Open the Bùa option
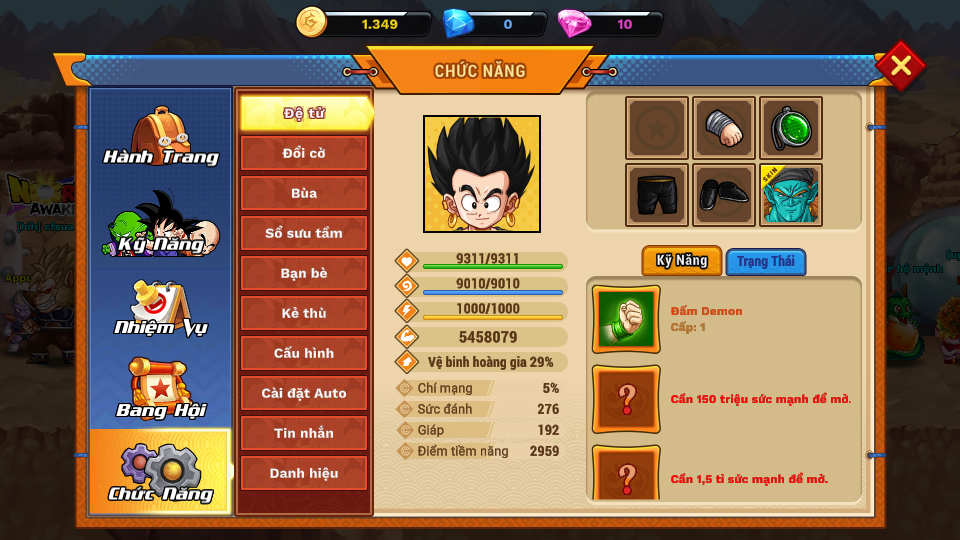Viewport: 960px width, 540px height. click(x=304, y=193)
